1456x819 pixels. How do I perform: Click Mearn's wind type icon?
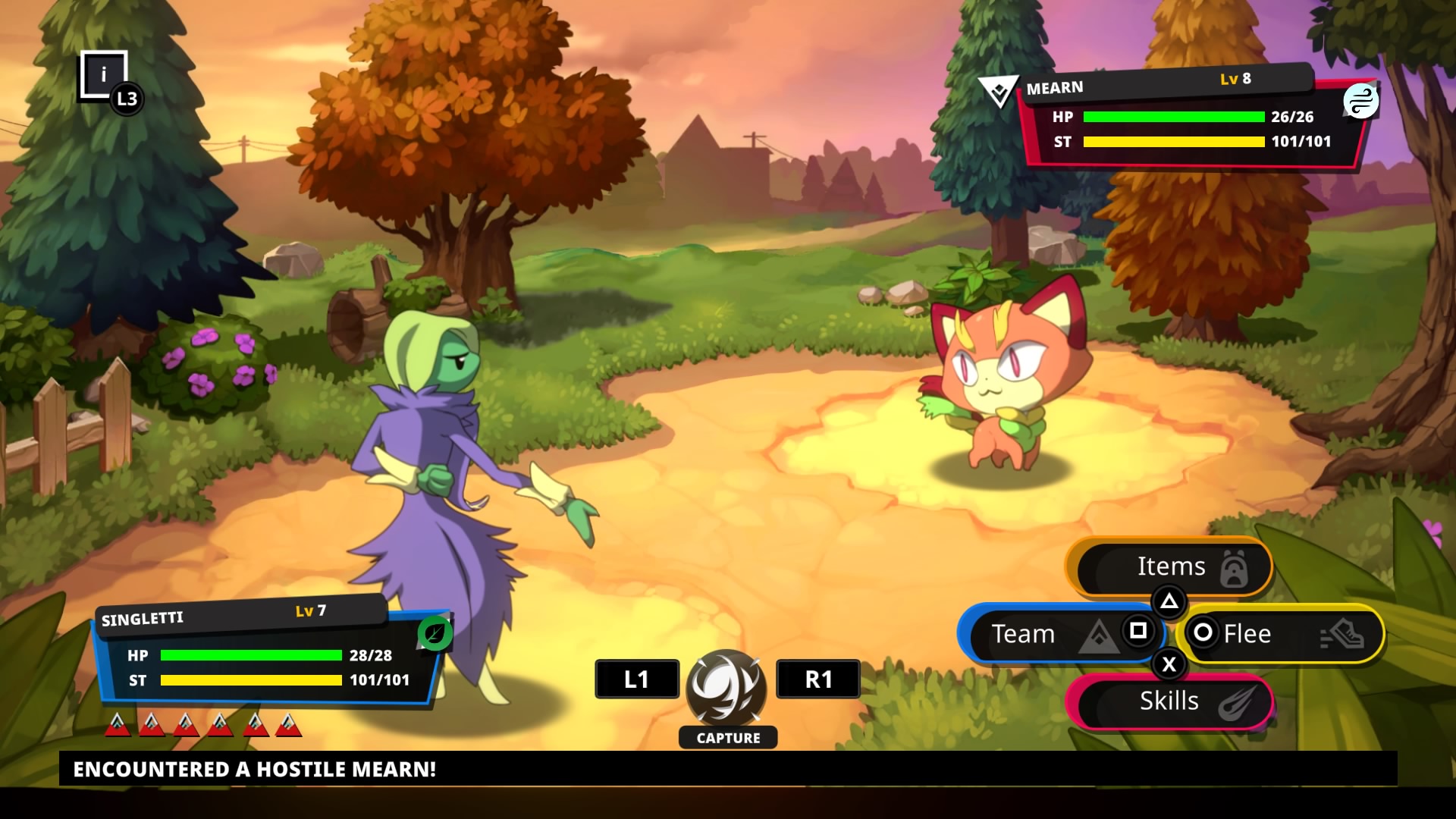[x=1360, y=101]
